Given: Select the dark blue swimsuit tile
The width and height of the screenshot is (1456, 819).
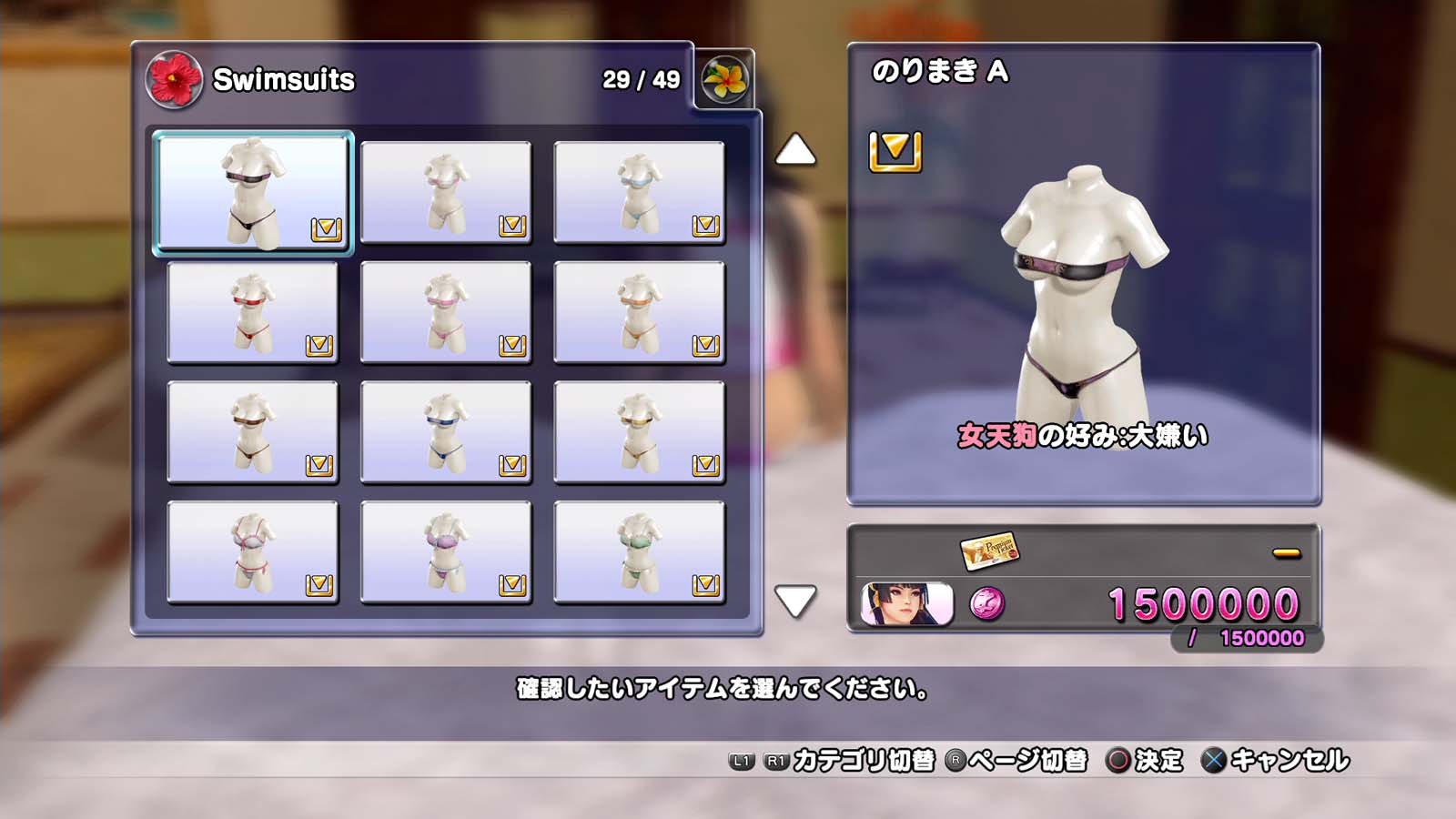Looking at the screenshot, I should pyautogui.click(x=446, y=432).
